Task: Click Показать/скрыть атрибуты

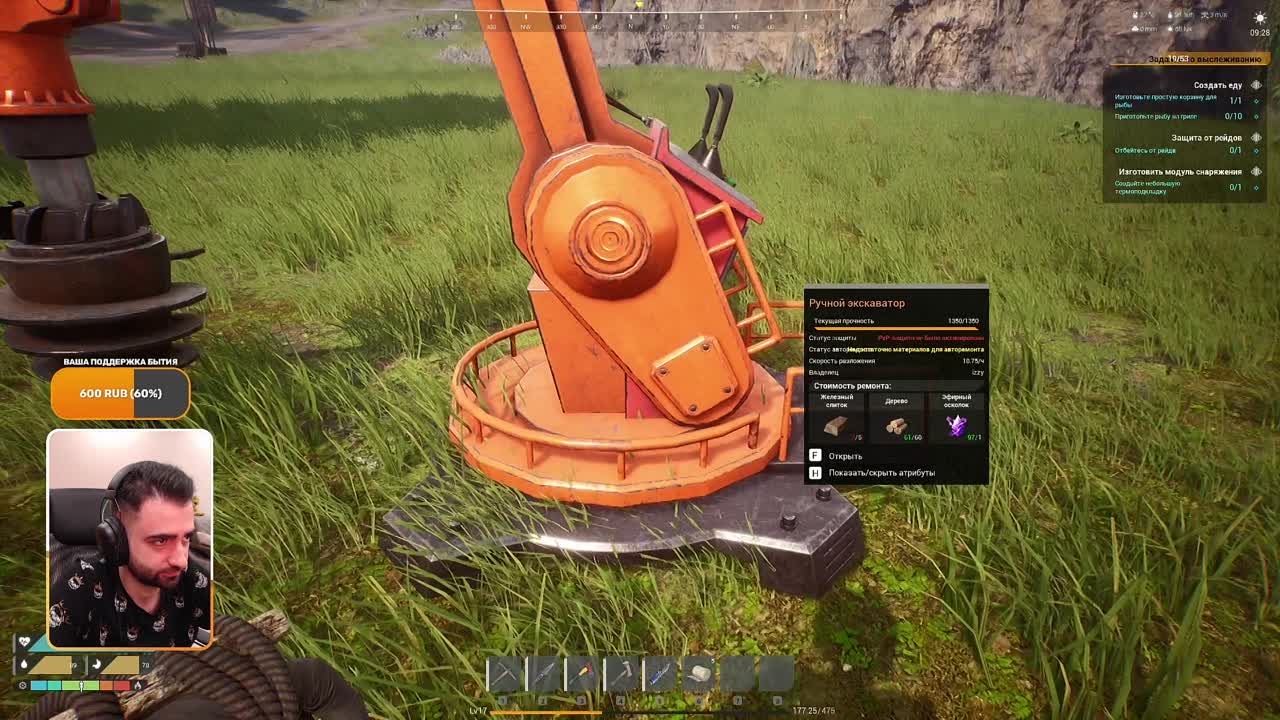Action: [886, 470]
